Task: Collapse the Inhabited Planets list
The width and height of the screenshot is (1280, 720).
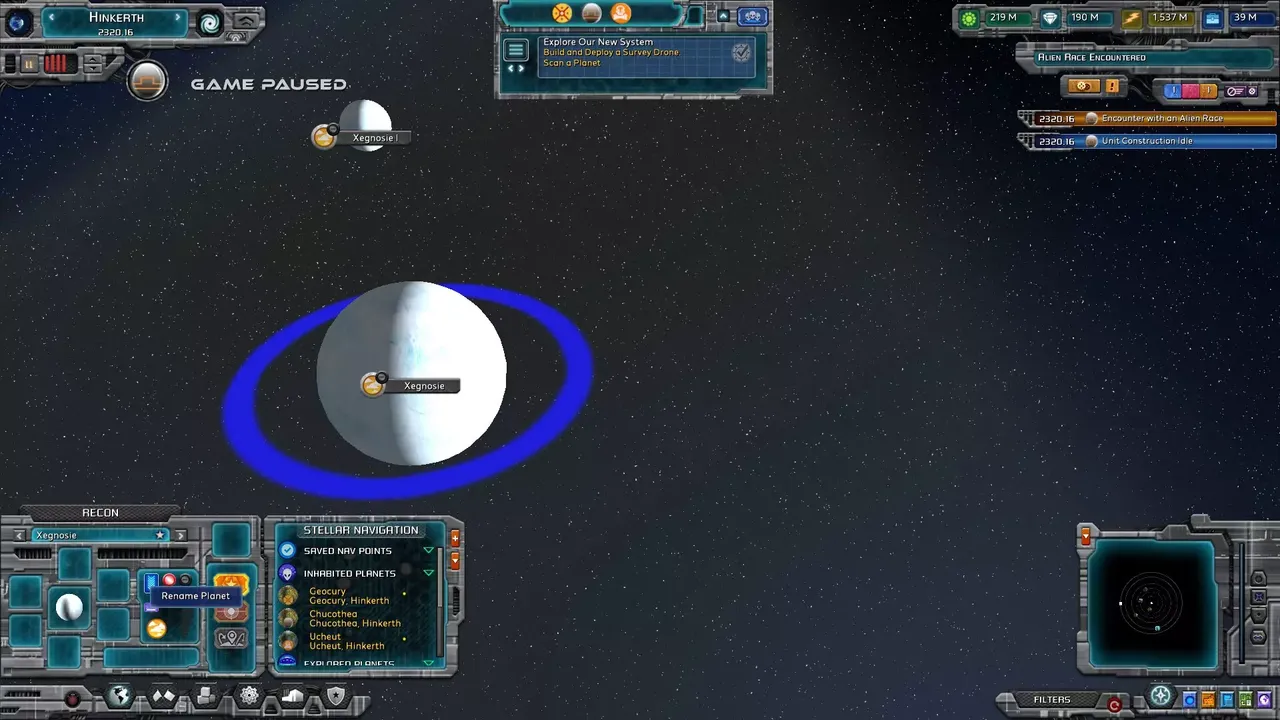Action: (x=429, y=573)
